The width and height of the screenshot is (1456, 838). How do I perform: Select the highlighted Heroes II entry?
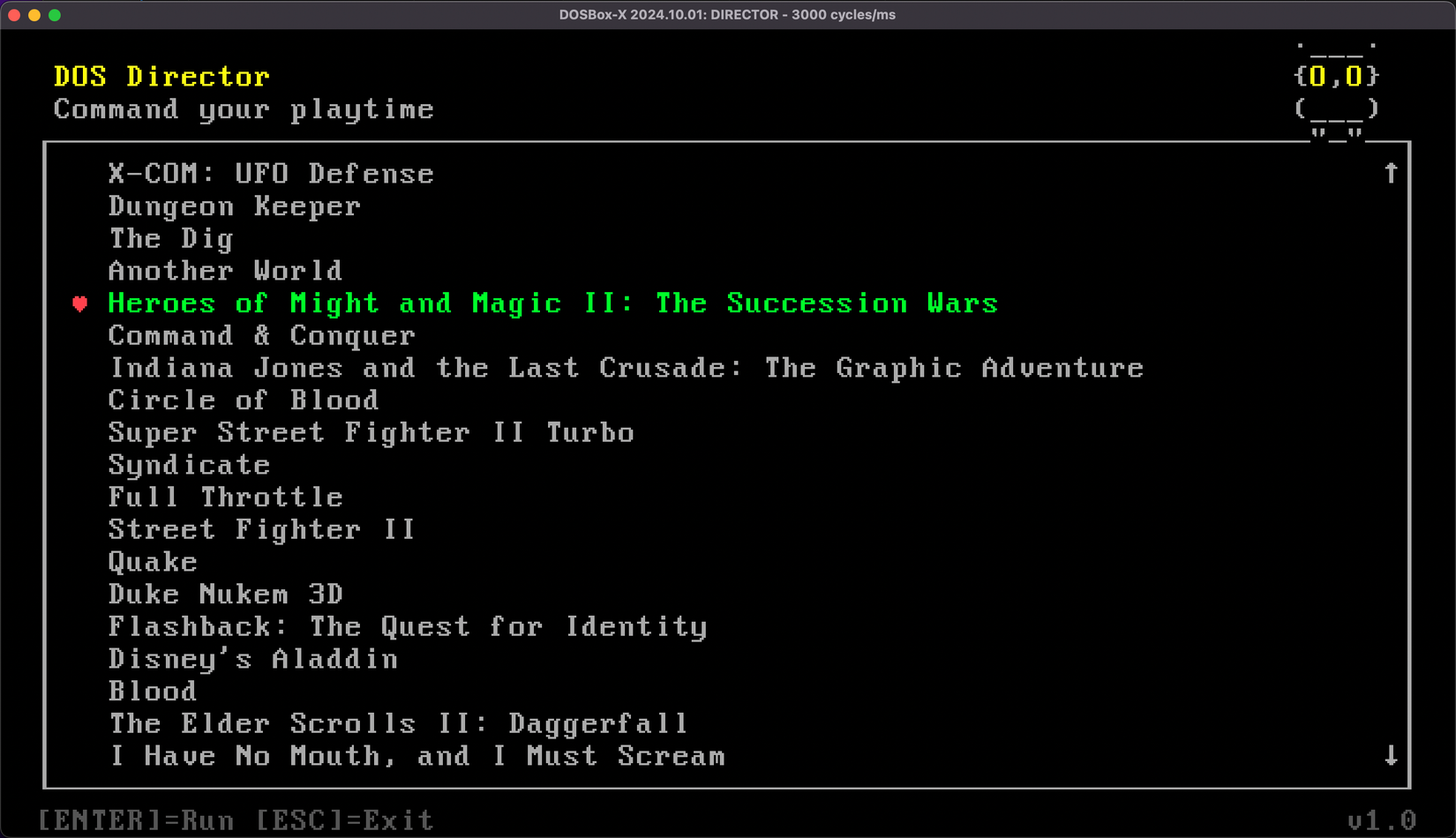pyautogui.click(x=552, y=303)
